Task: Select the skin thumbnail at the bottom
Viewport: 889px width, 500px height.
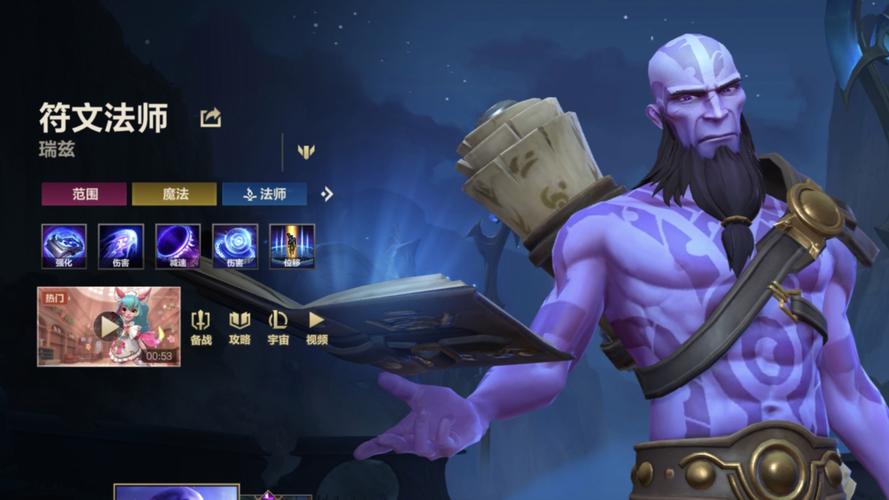Action: point(176,492)
